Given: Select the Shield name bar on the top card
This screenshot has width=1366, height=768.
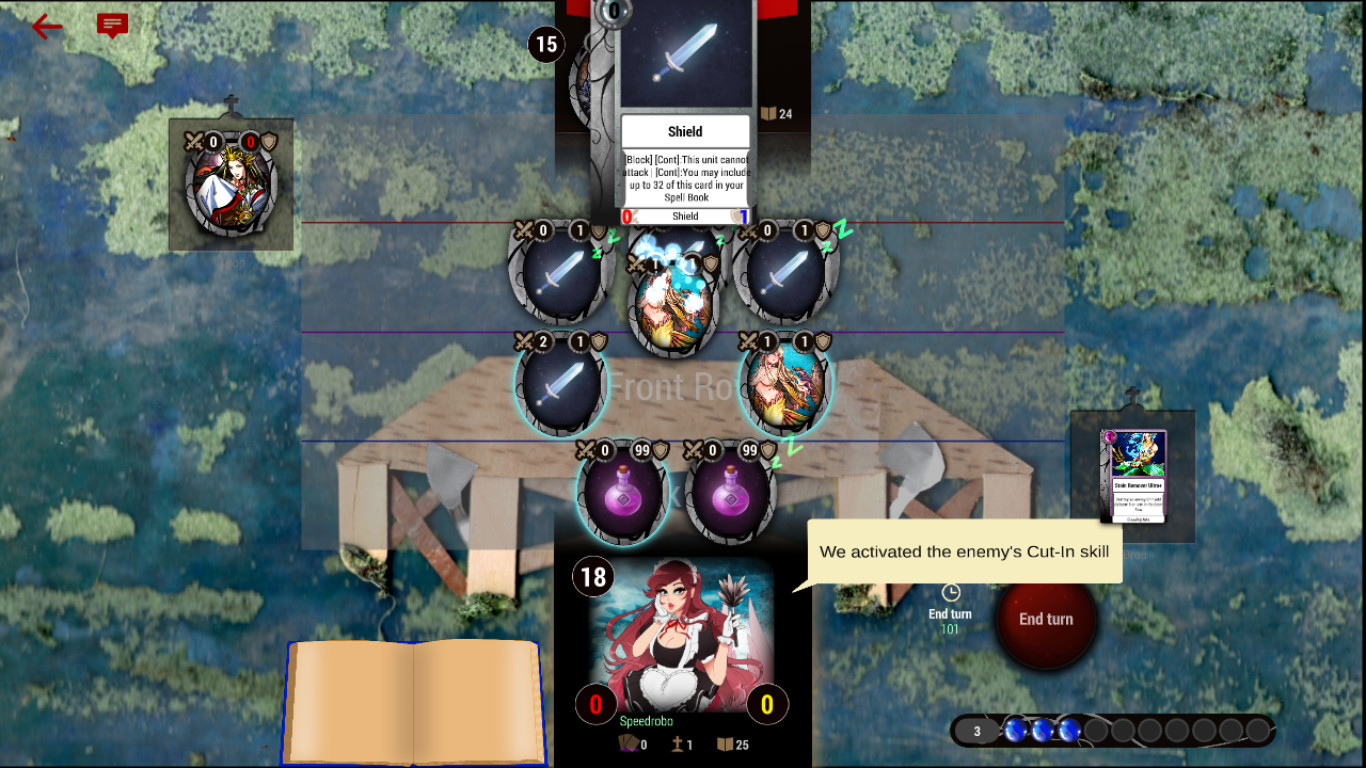Looking at the screenshot, I should [684, 216].
